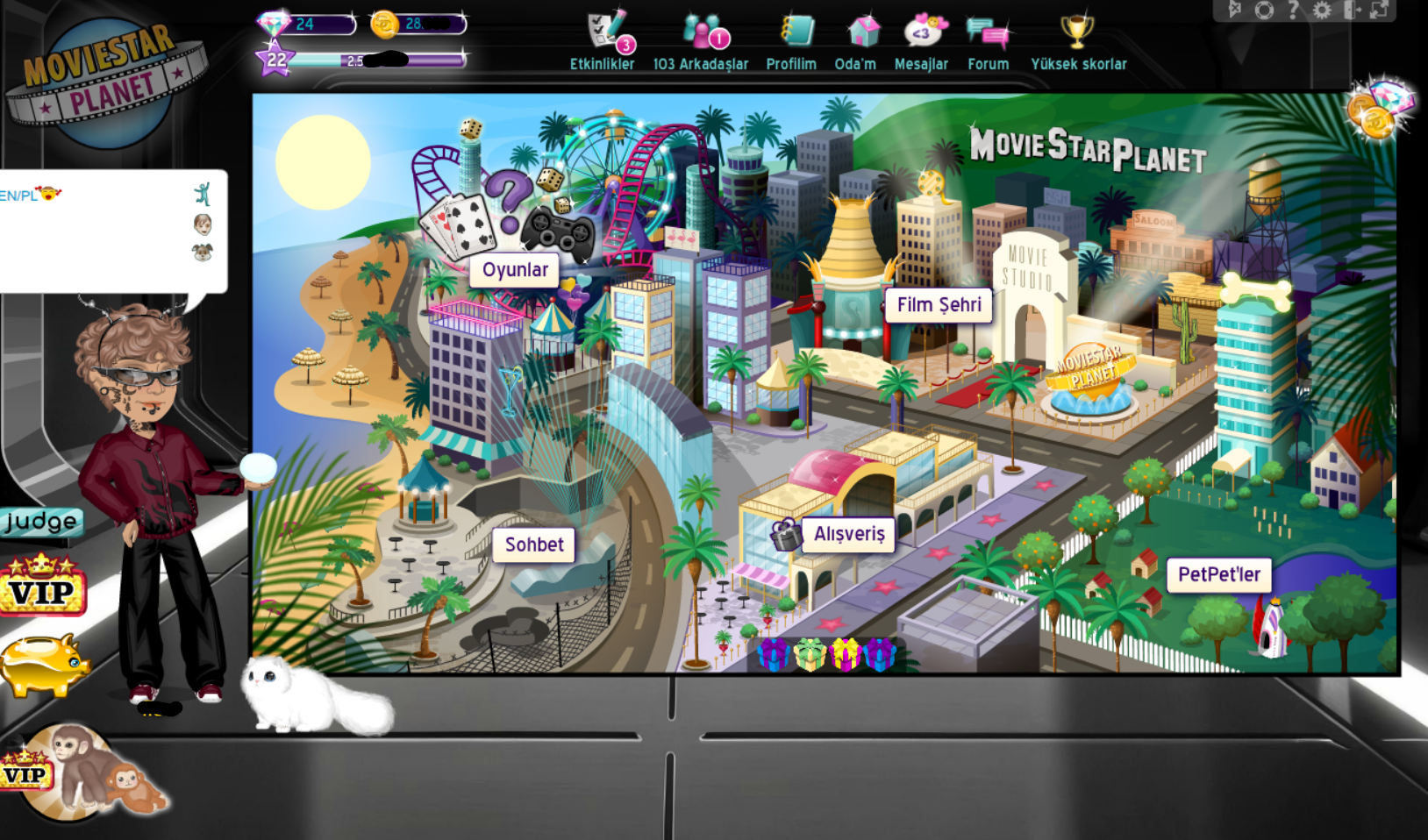This screenshot has height=840, width=1428.
Task: Go to Profilim
Action: (x=791, y=41)
